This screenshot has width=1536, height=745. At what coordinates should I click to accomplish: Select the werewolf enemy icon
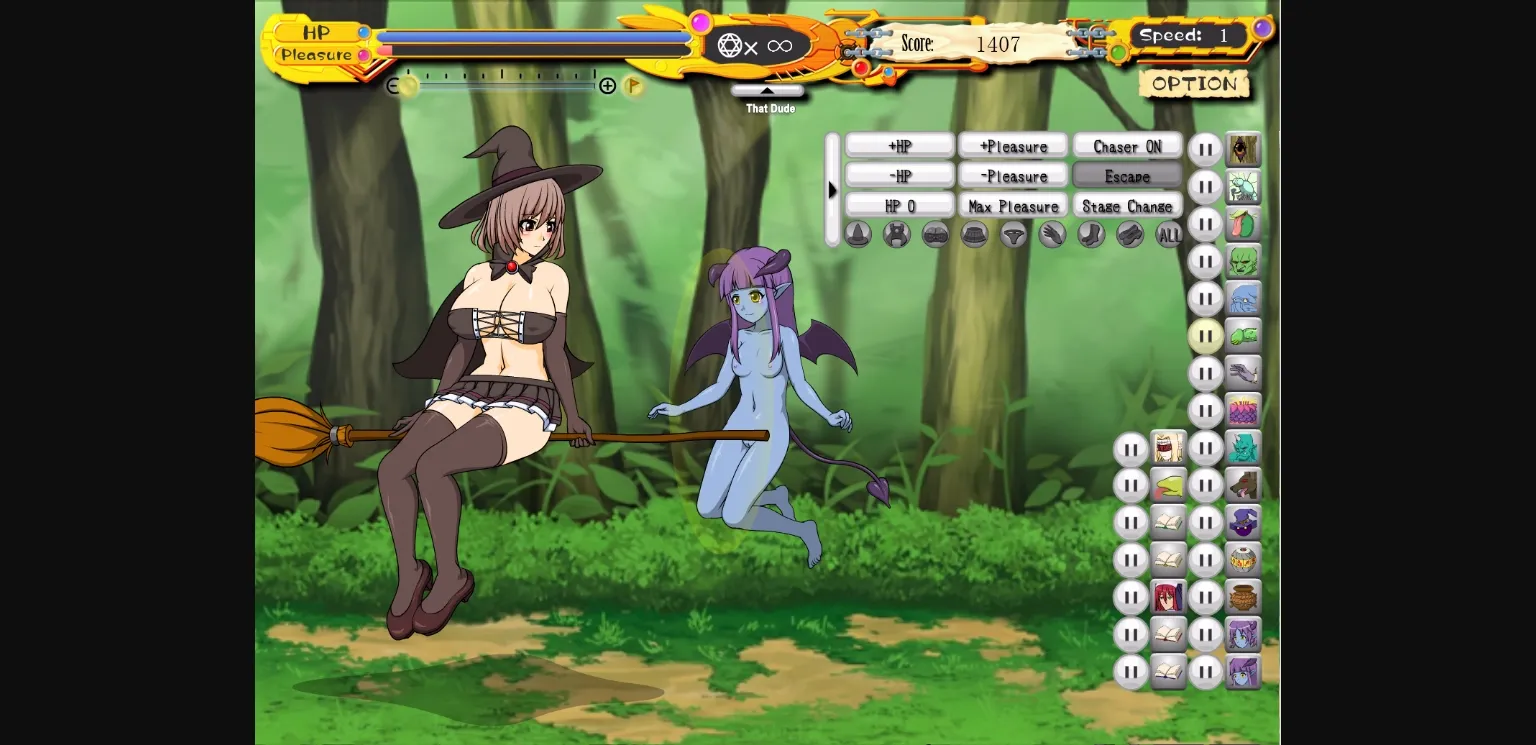click(x=1243, y=485)
